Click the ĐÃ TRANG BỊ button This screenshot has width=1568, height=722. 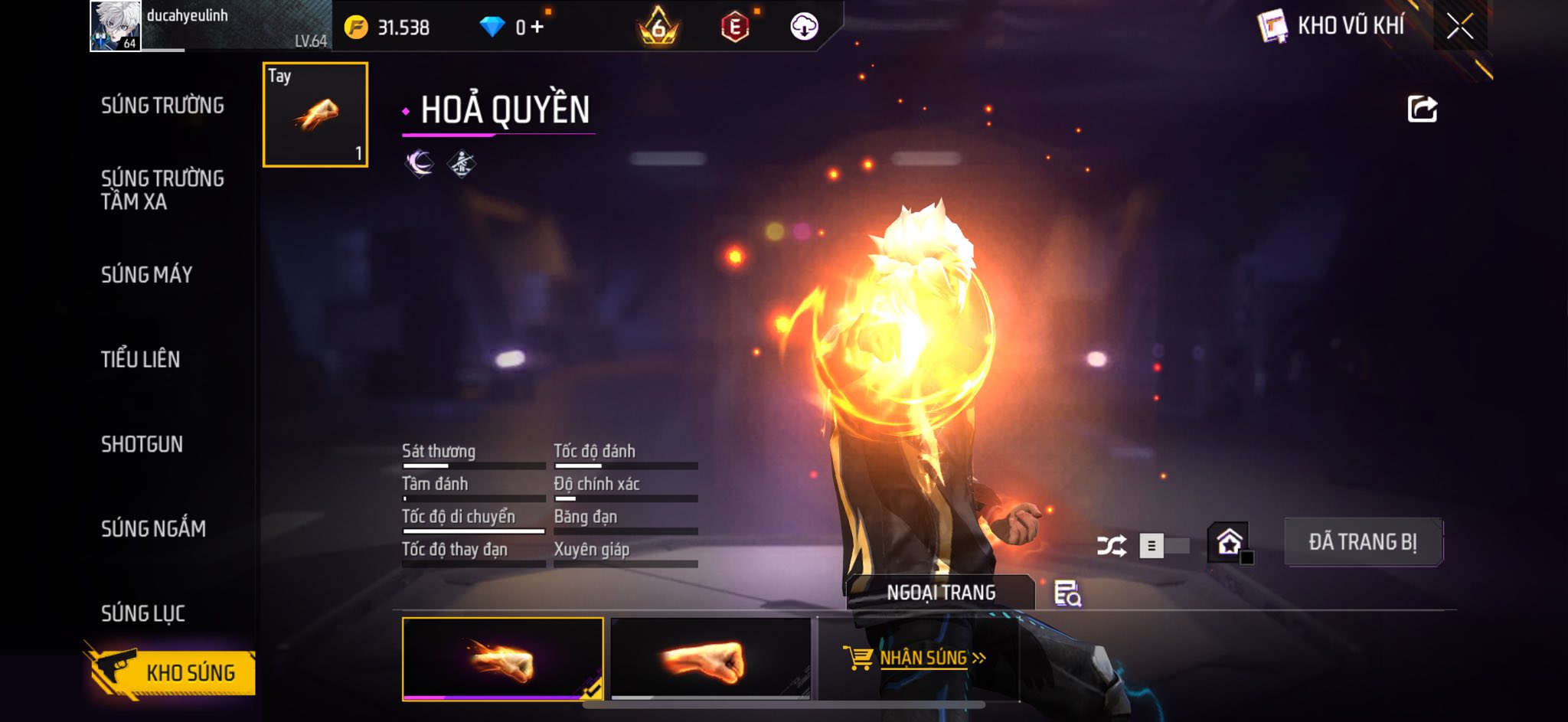[1363, 542]
